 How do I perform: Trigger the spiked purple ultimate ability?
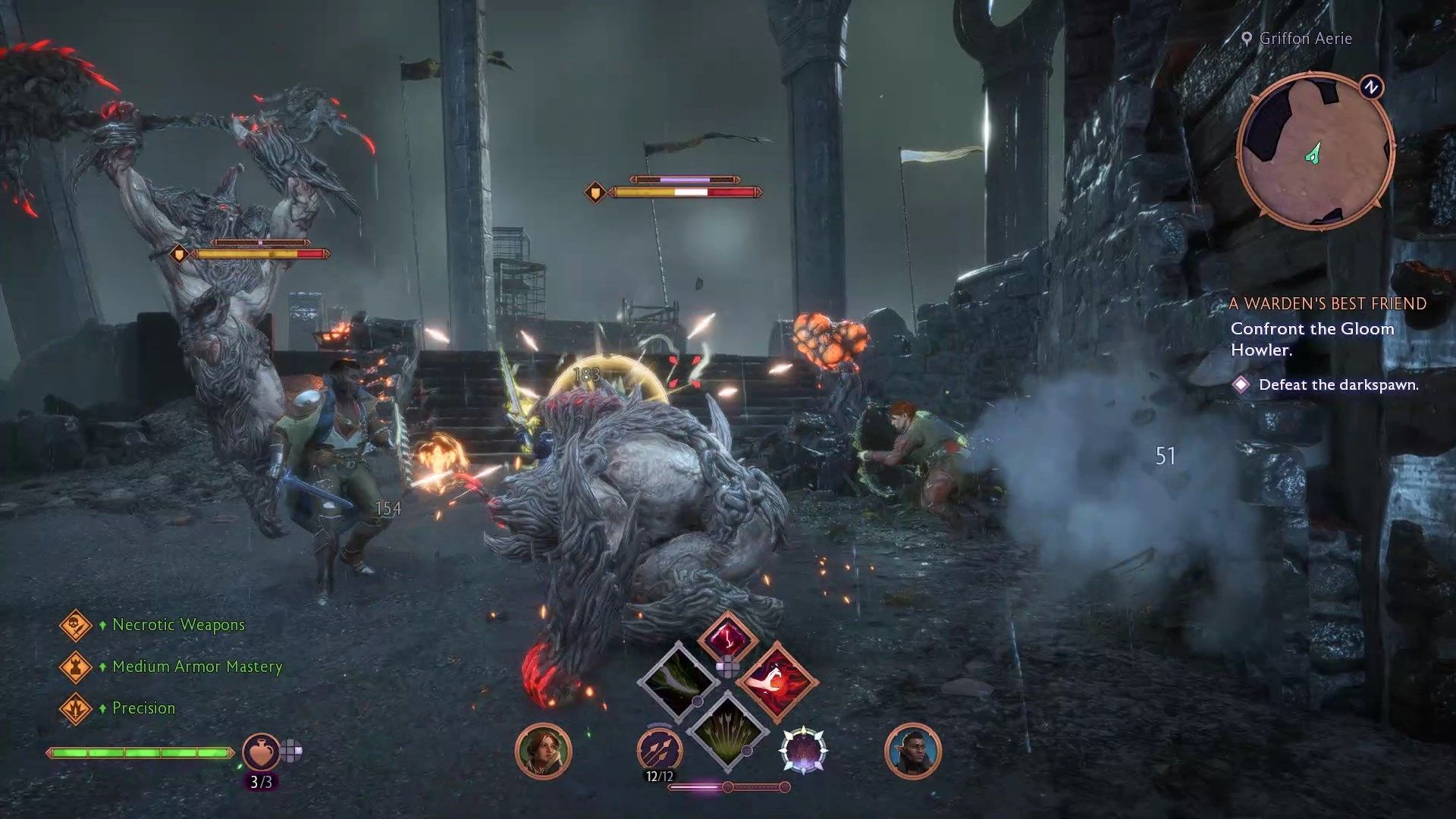(803, 750)
